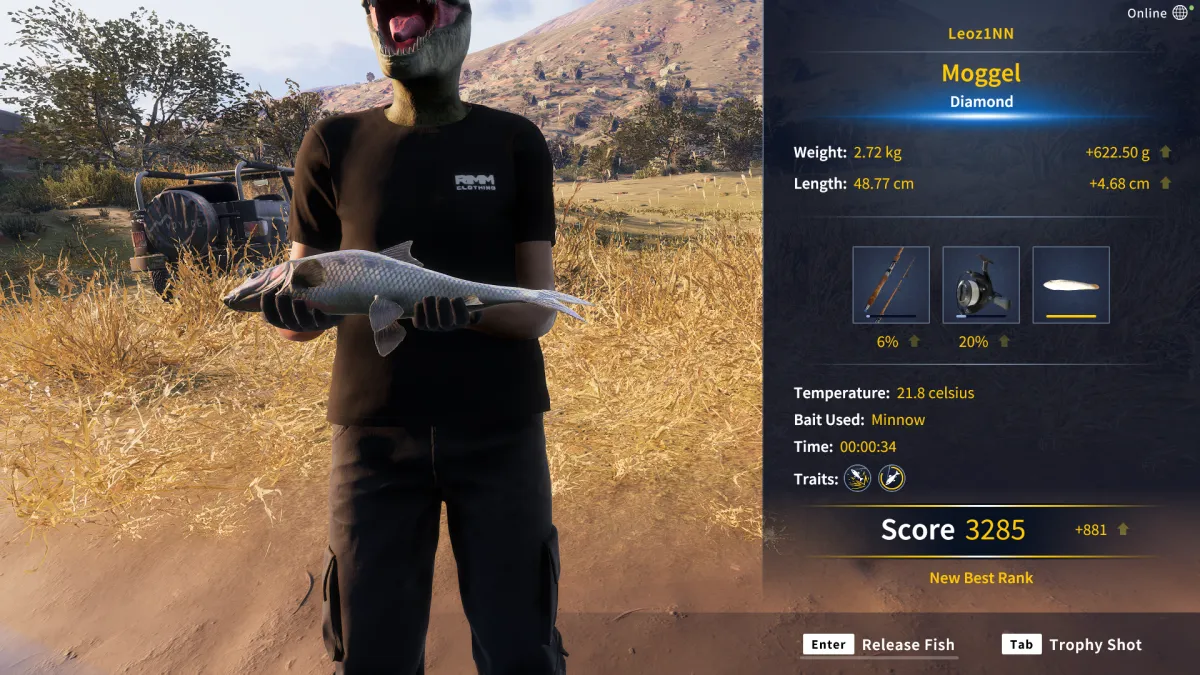The height and width of the screenshot is (675, 1200).
Task: Open the Online status globe
Action: point(1181,13)
